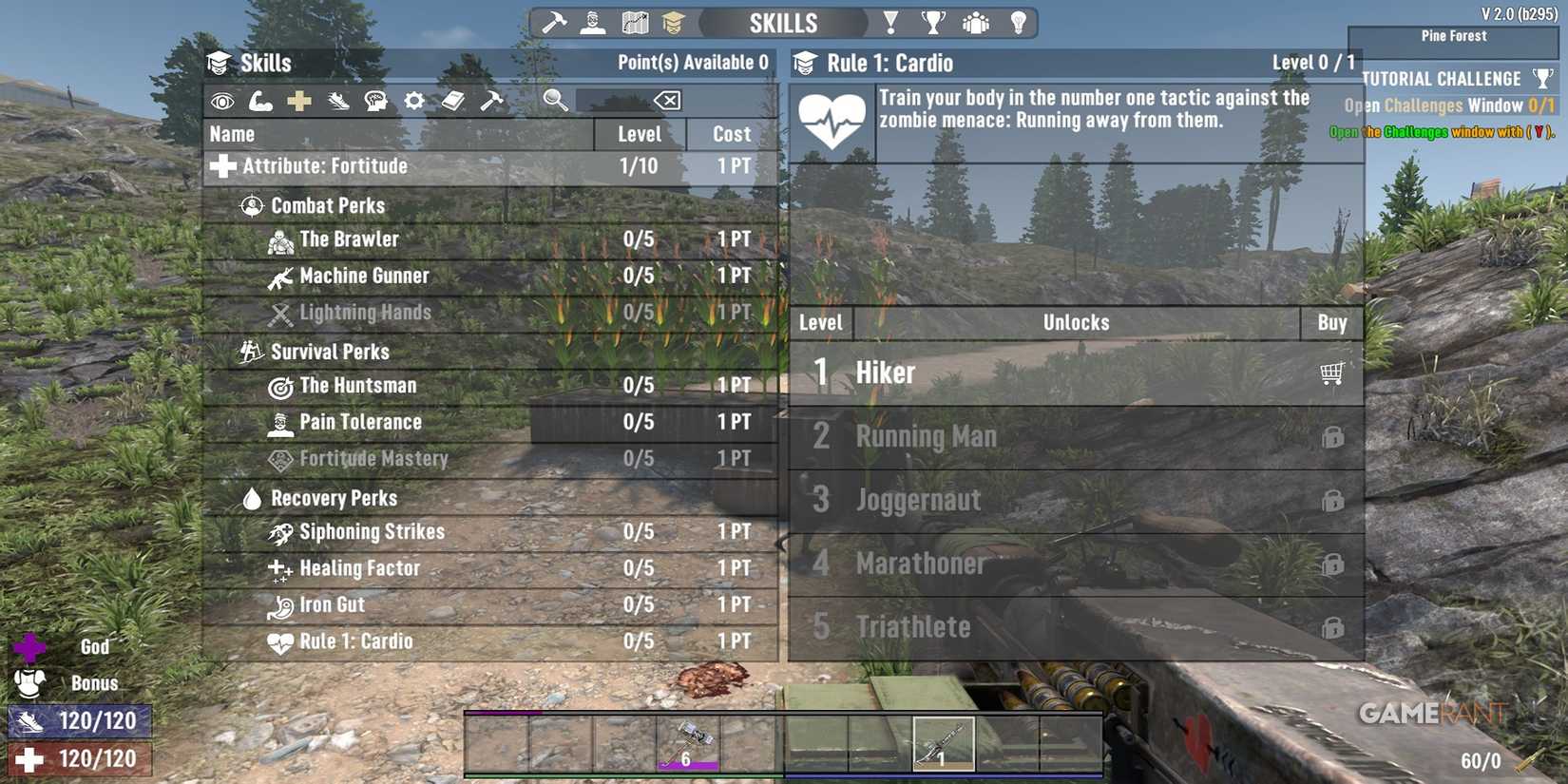Toggle the gear filter in the Skills panel
Image resolution: width=1568 pixels, height=784 pixels.
click(x=414, y=100)
